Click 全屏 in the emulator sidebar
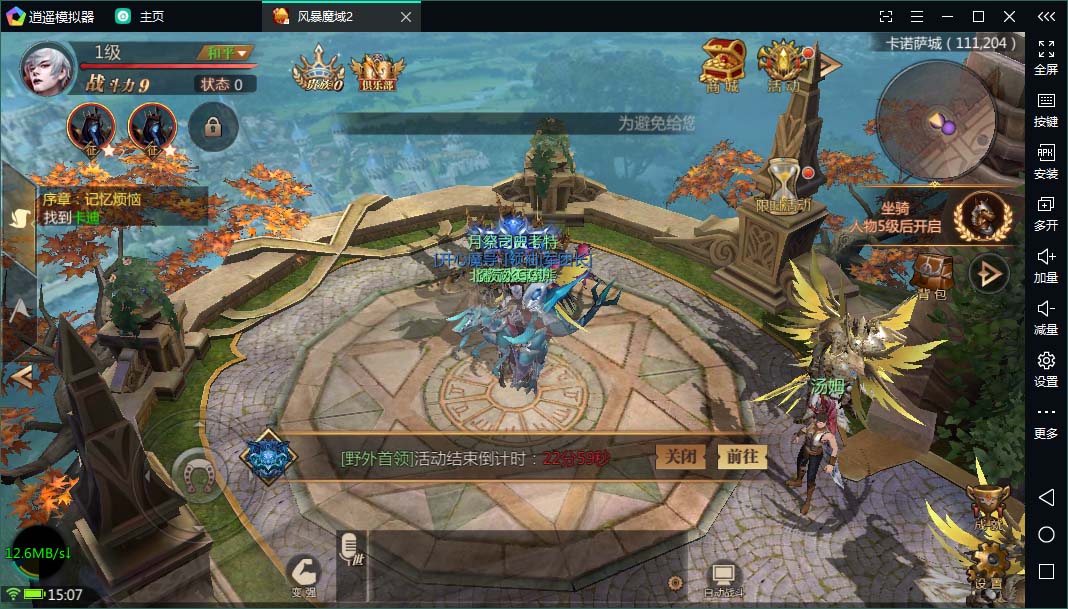Viewport: 1068px width, 609px height. tap(1046, 57)
